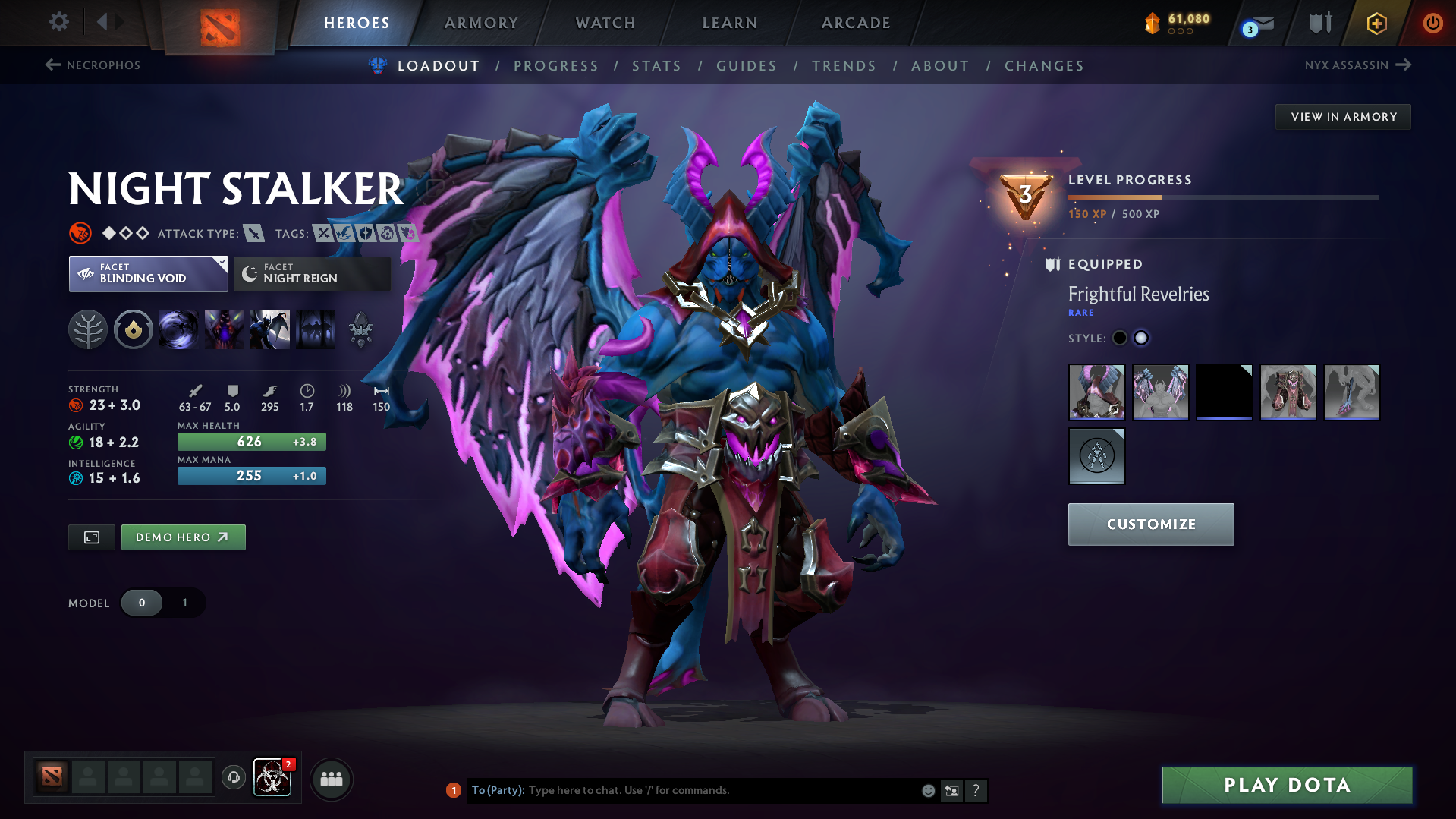Select the white style swatch for Frightful Revelries
This screenshot has width=1456, height=819.
click(1141, 338)
